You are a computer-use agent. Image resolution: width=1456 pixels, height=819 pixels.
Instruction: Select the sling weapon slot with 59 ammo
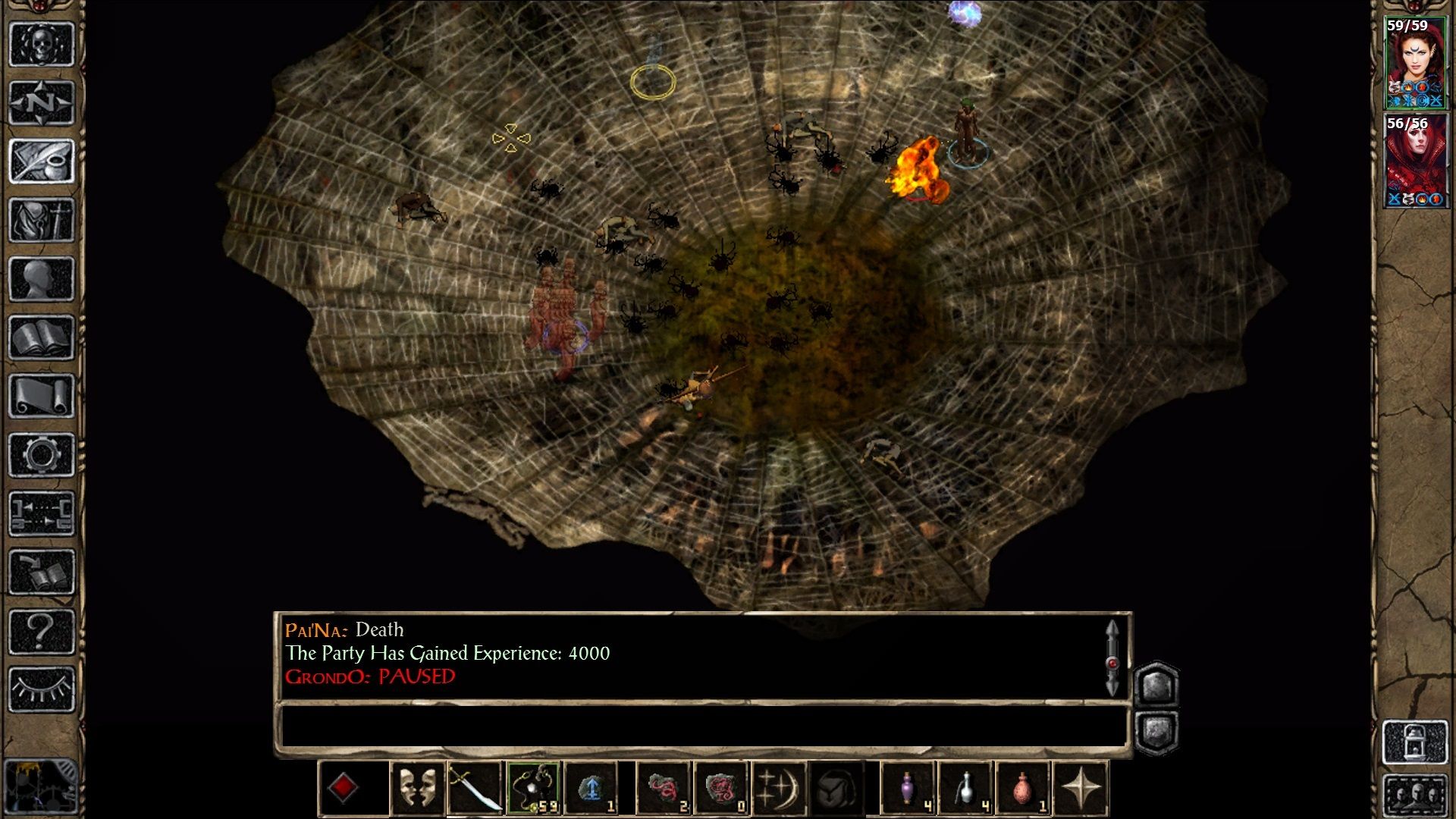coord(534,788)
